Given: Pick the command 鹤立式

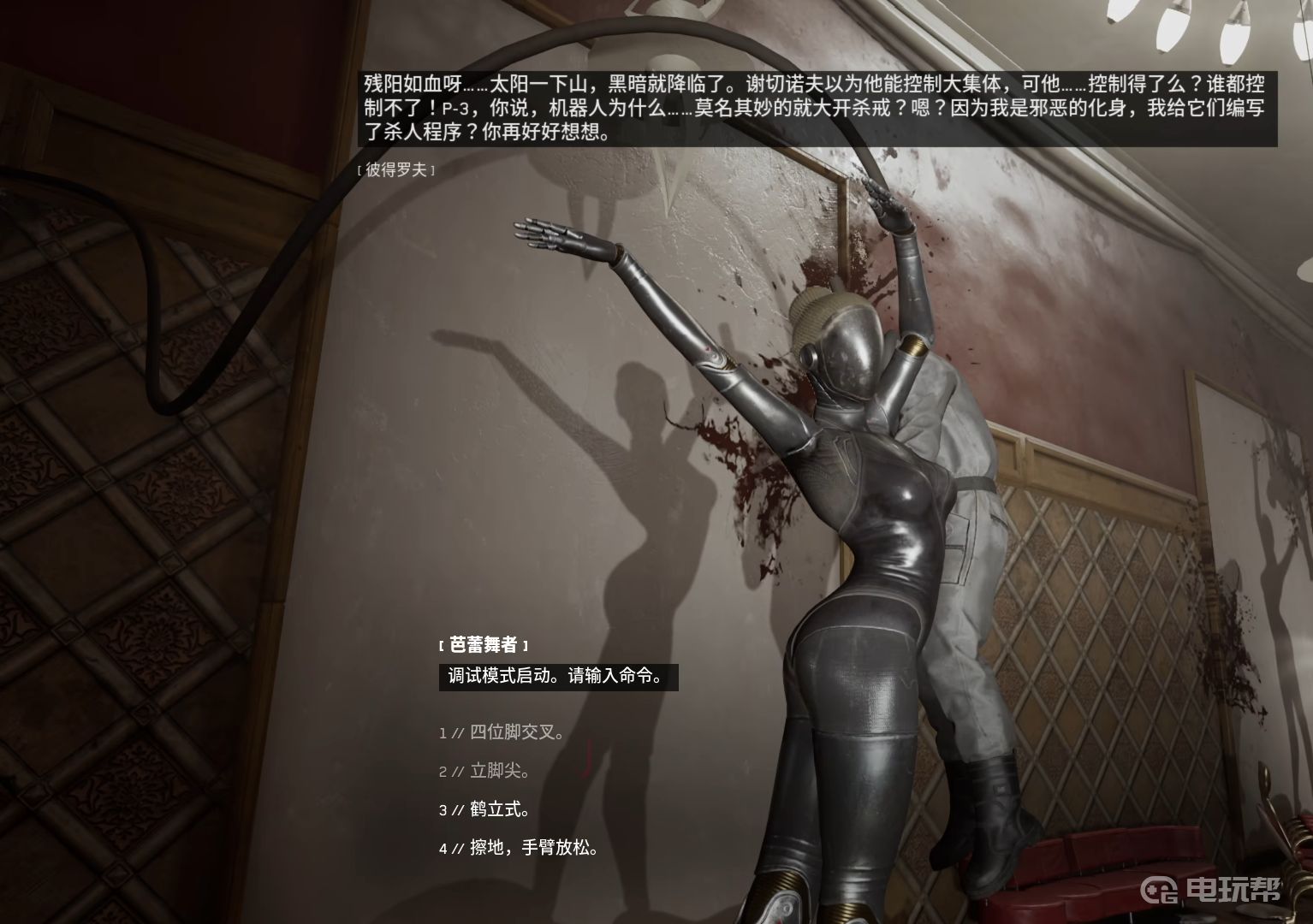Looking at the screenshot, I should [x=499, y=809].
